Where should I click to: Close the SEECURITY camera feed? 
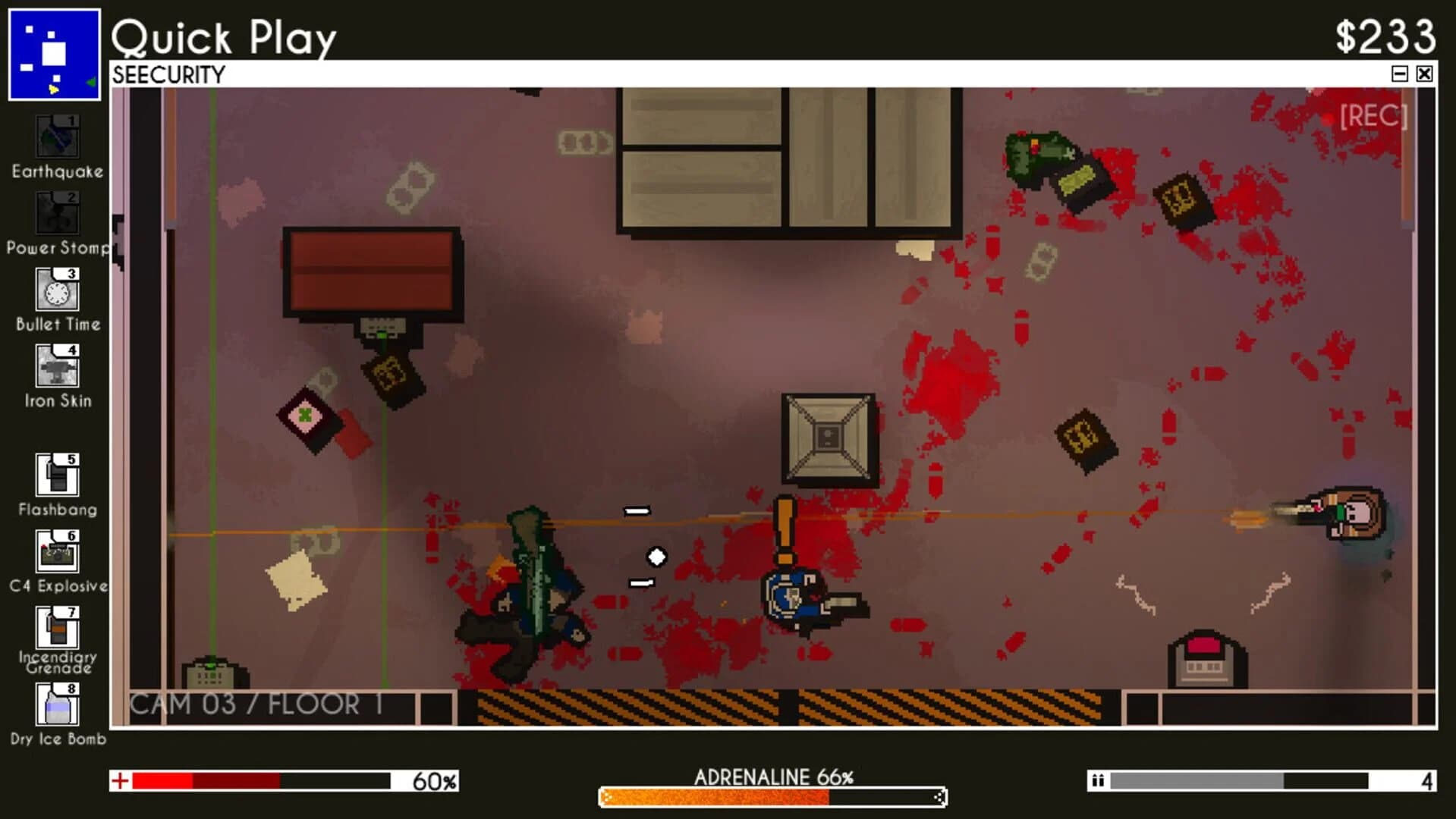click(x=1425, y=74)
